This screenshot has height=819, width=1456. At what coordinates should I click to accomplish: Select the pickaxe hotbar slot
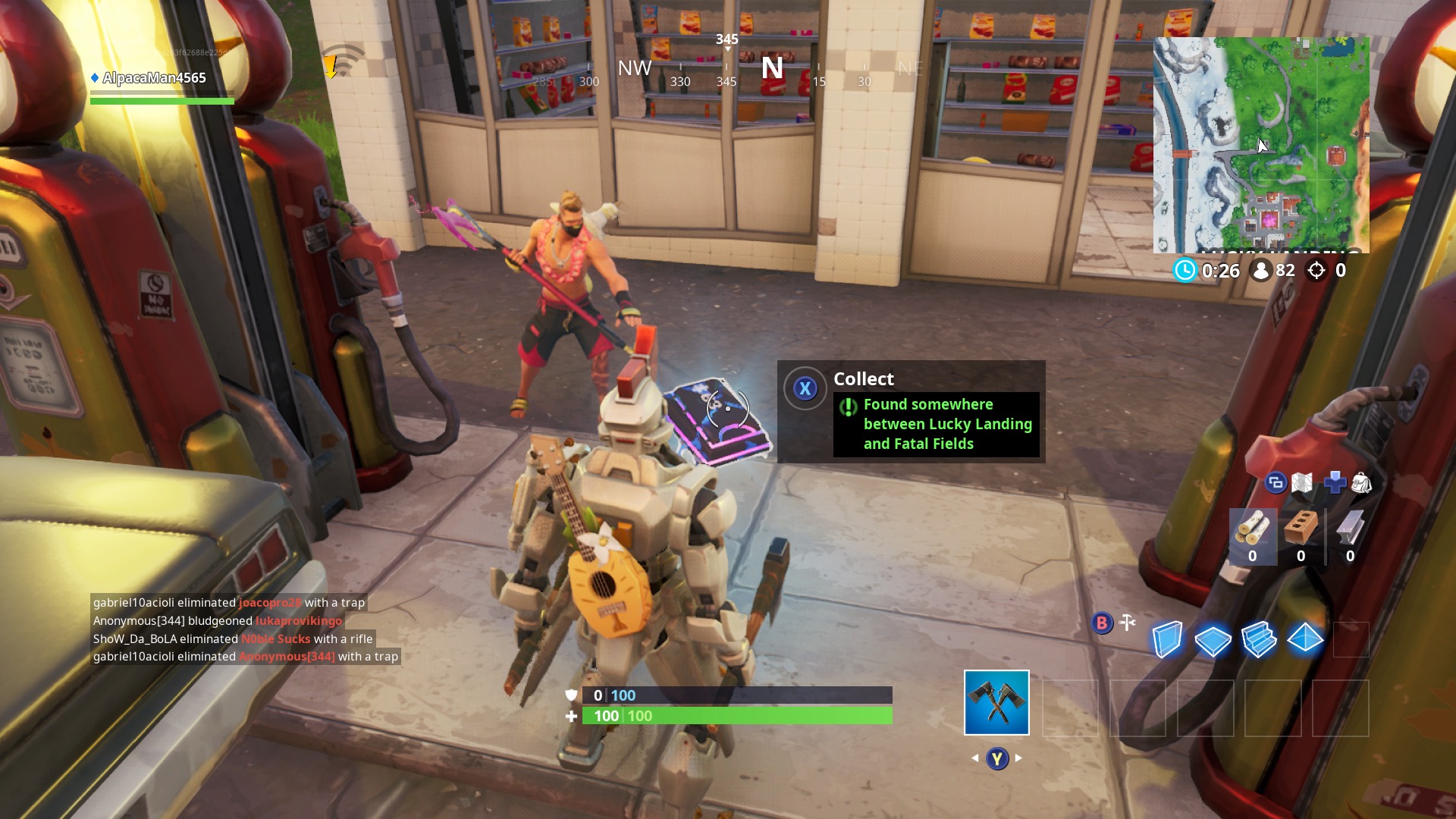click(x=996, y=702)
